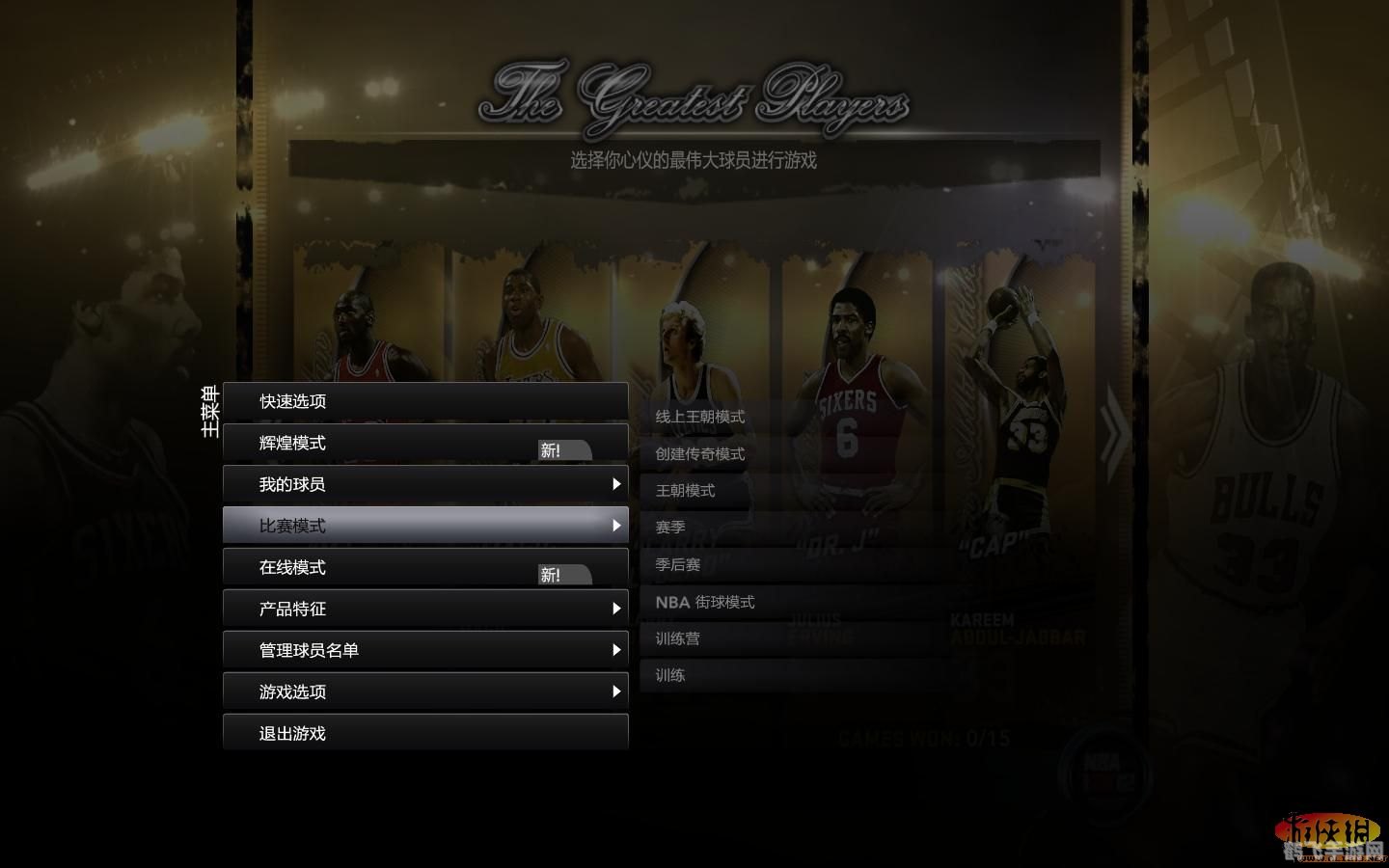Open NBA 街球模式
Image resolution: width=1389 pixels, height=868 pixels.
(705, 601)
